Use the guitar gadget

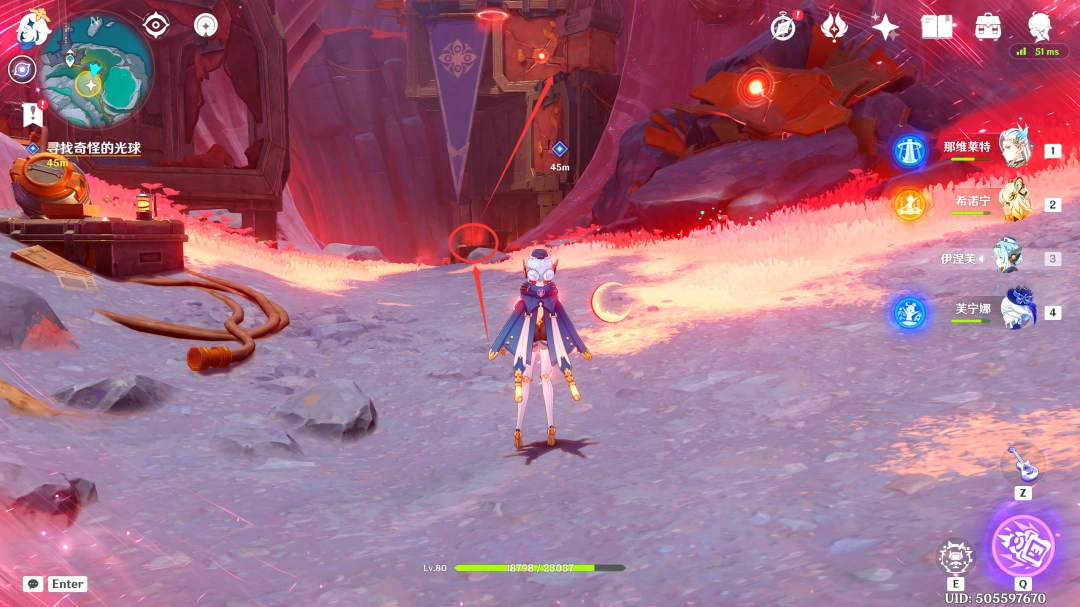click(x=1022, y=464)
